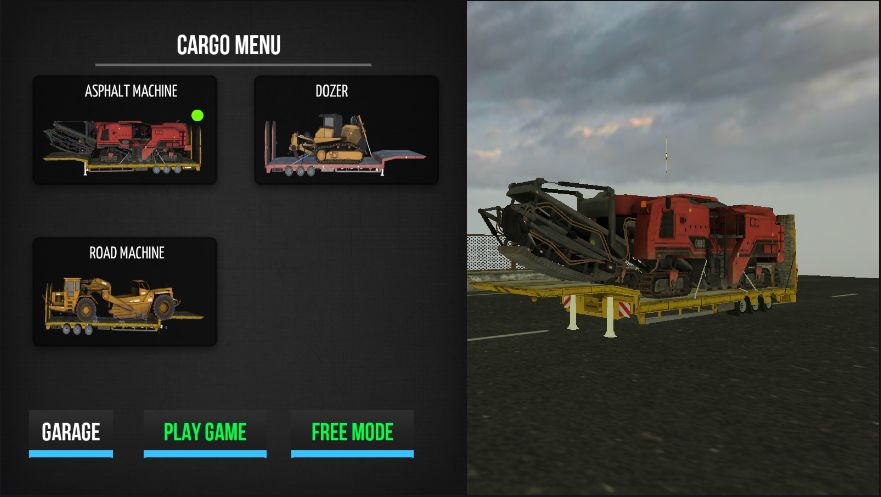Screen dimensions: 881x497
Task: Open the Garage
Action: [71, 432]
